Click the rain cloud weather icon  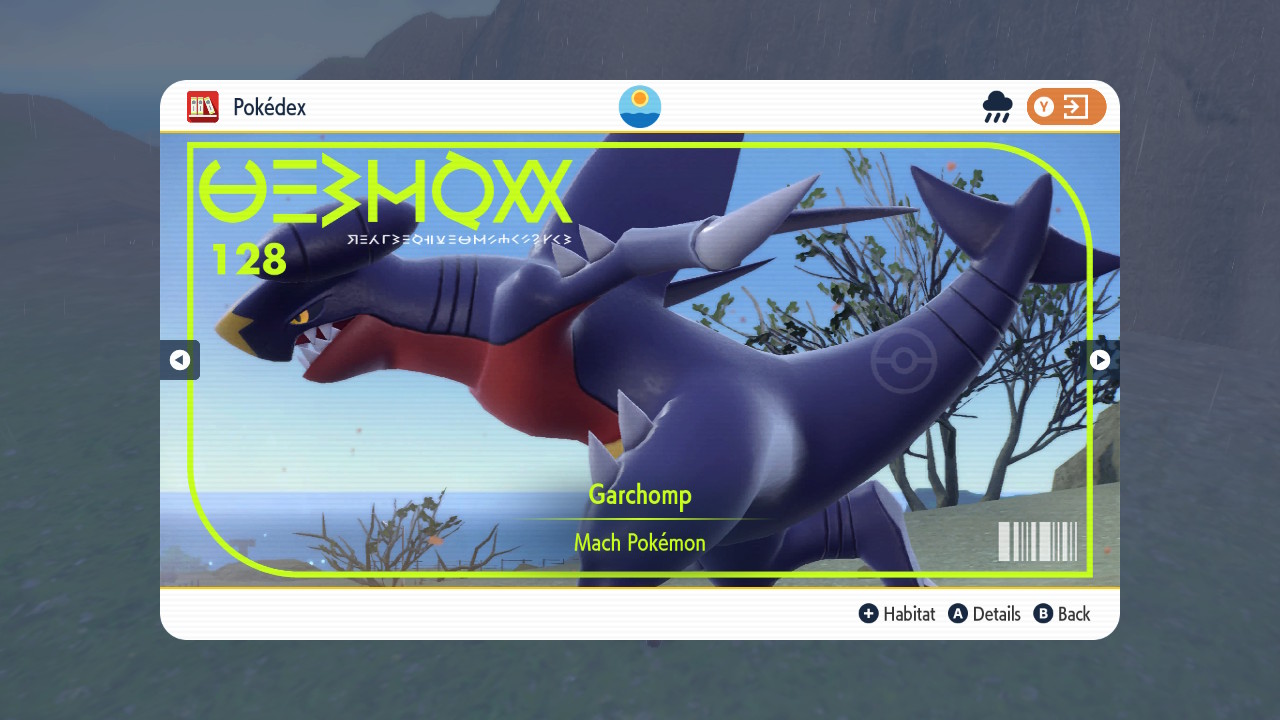[997, 107]
